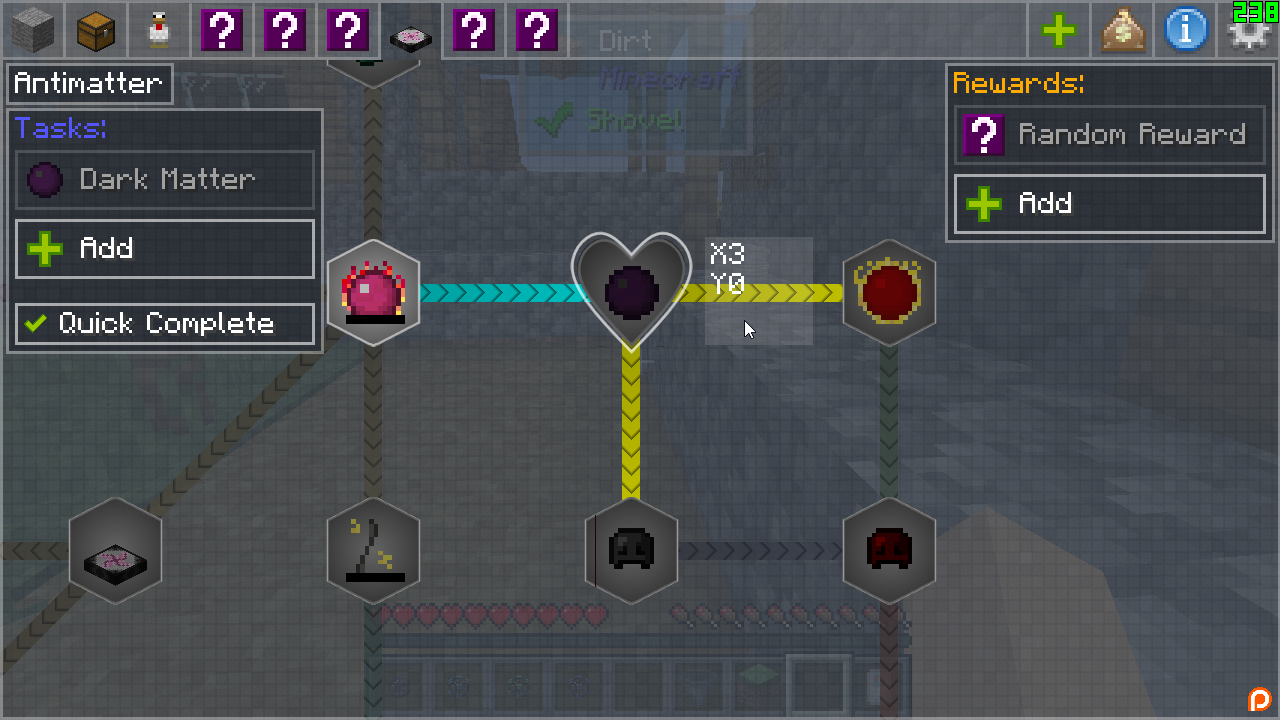Add a new task

(x=165, y=249)
